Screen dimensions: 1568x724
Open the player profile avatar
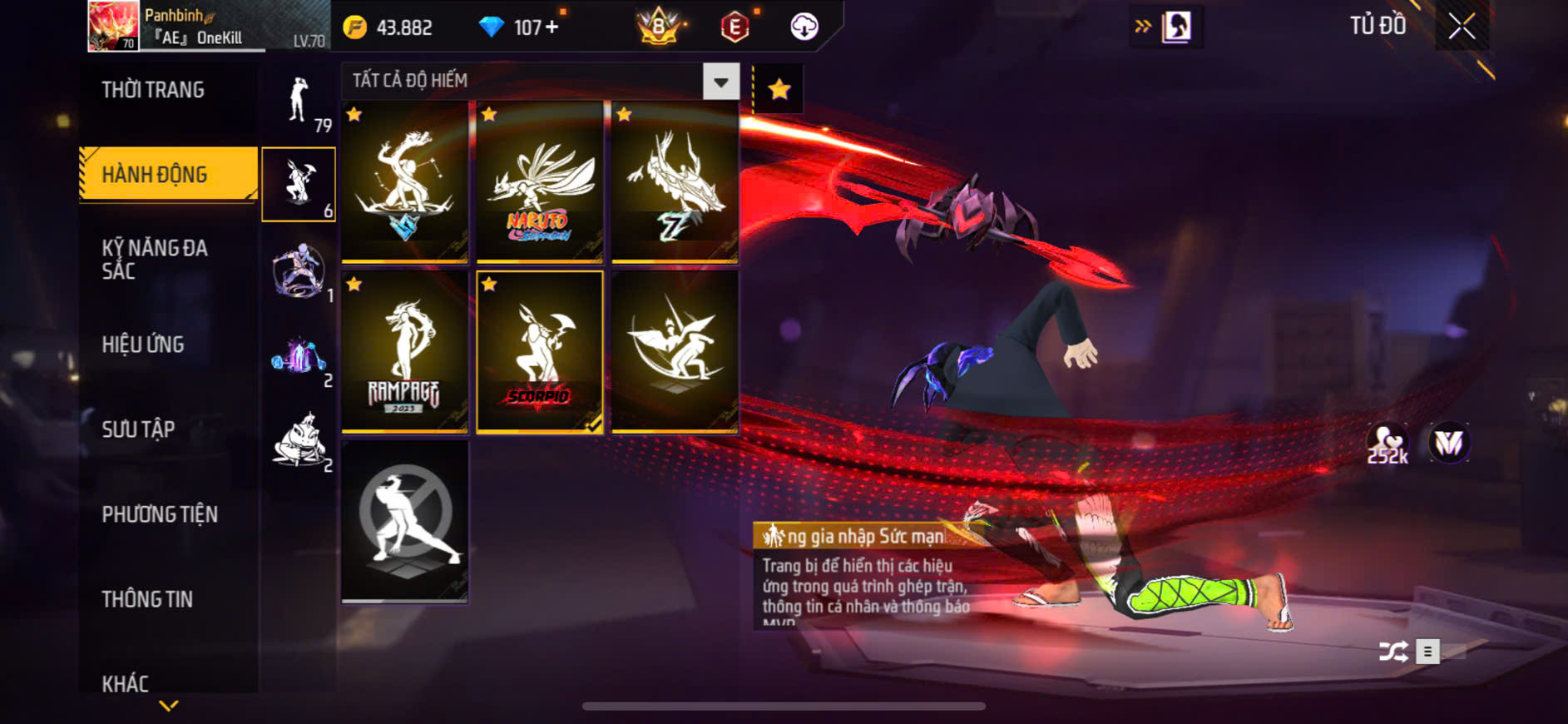click(114, 26)
